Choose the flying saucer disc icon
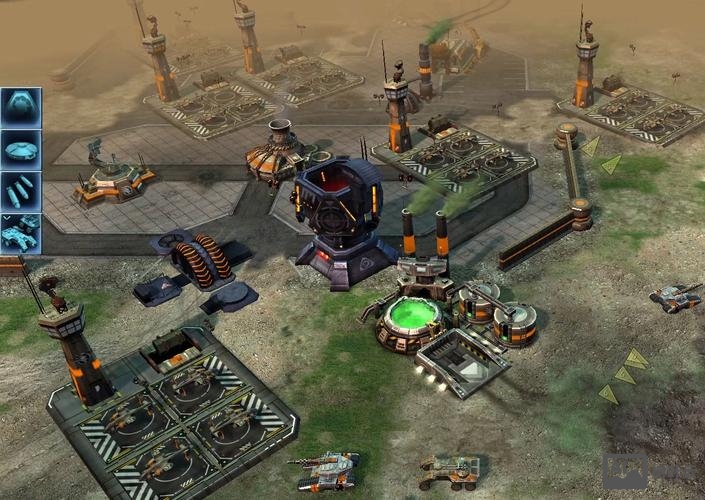Screen dimensions: 705x500 [x=20, y=149]
